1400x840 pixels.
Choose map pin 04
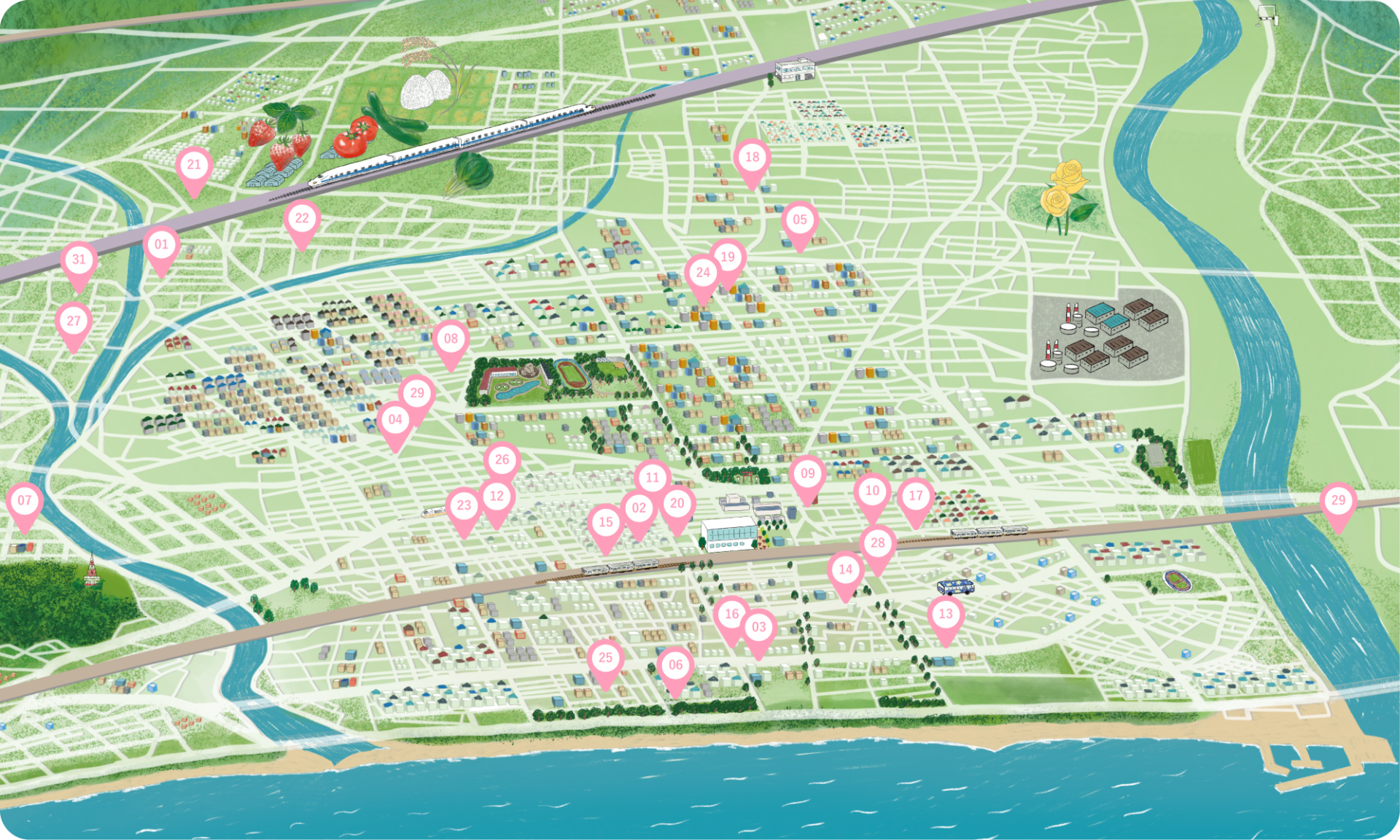(395, 420)
